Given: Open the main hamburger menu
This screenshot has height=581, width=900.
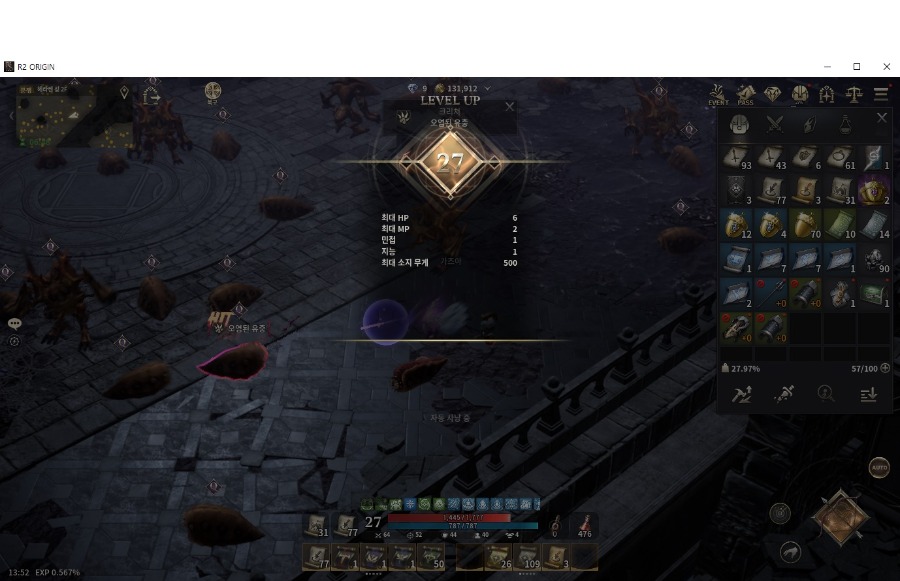Looking at the screenshot, I should tap(880, 95).
